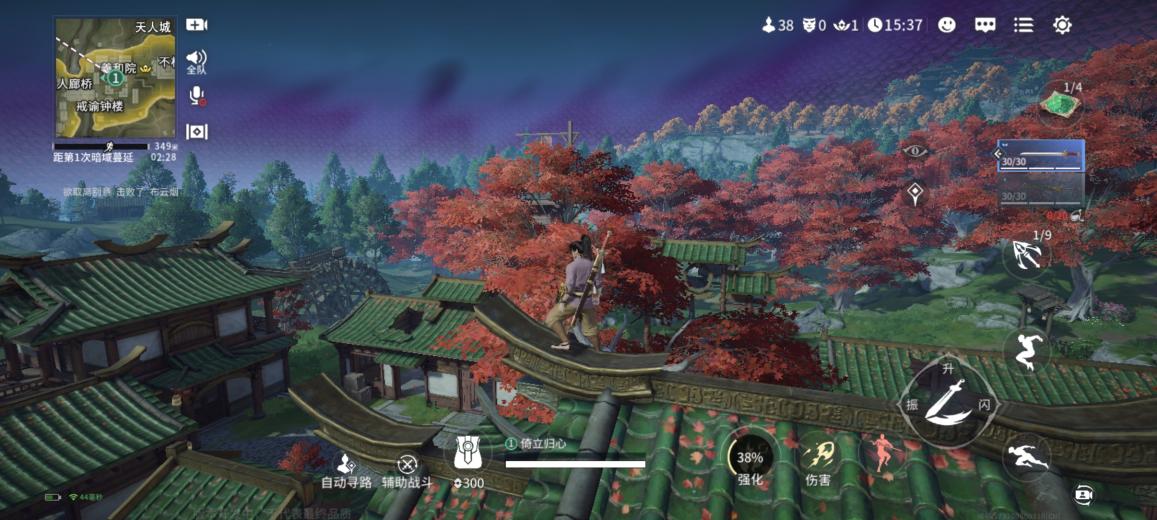This screenshot has height=520, width=1157.
Task: Open the emoji smiley menu
Action: tap(947, 25)
